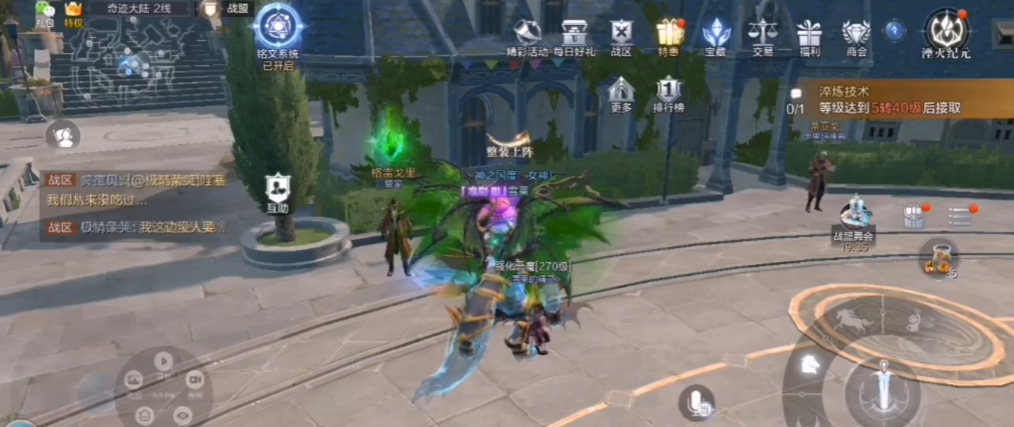Toggle the voice microphone button
1014x427 pixels.
(696, 402)
